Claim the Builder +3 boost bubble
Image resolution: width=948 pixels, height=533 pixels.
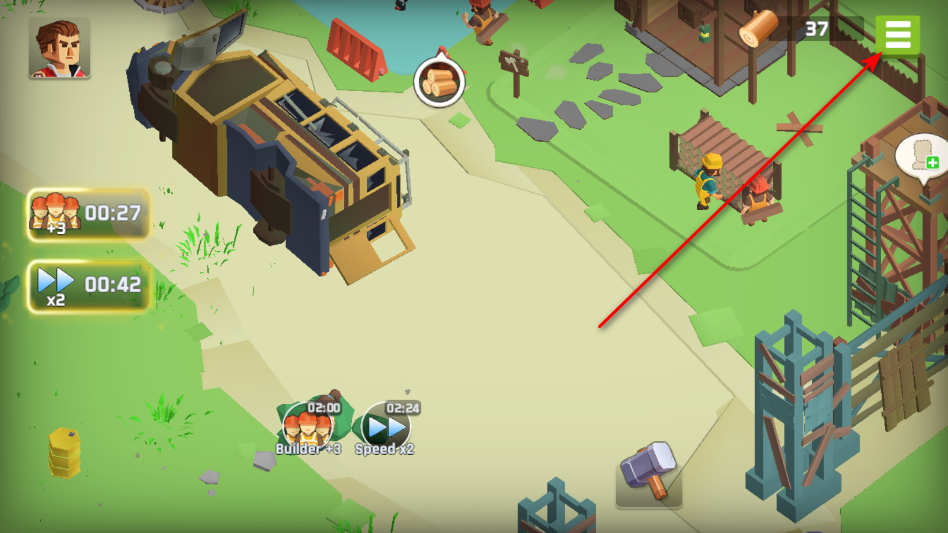307,428
